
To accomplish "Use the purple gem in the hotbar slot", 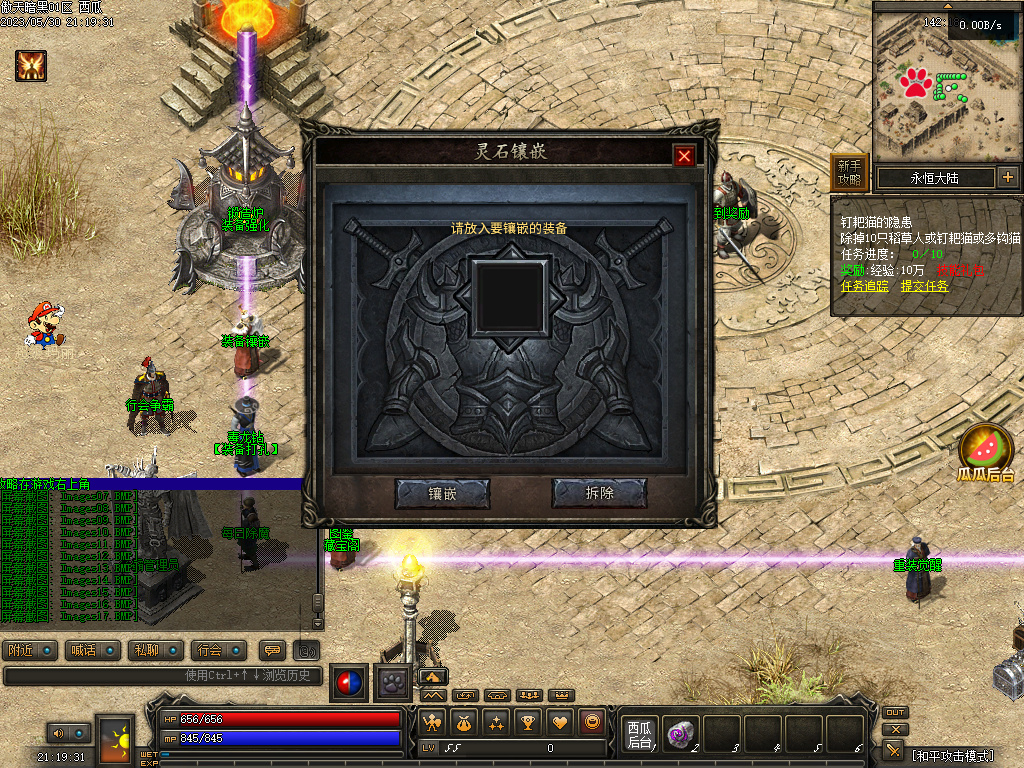I will pos(681,734).
